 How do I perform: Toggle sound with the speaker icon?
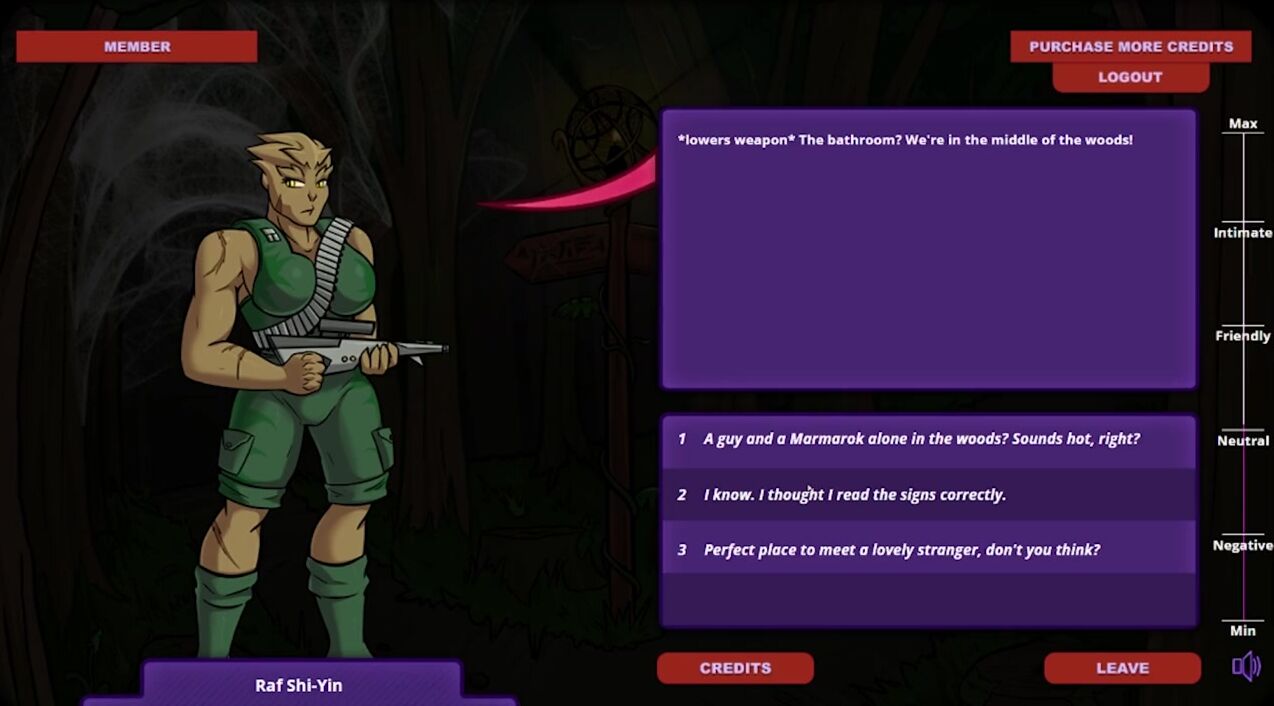click(1246, 667)
